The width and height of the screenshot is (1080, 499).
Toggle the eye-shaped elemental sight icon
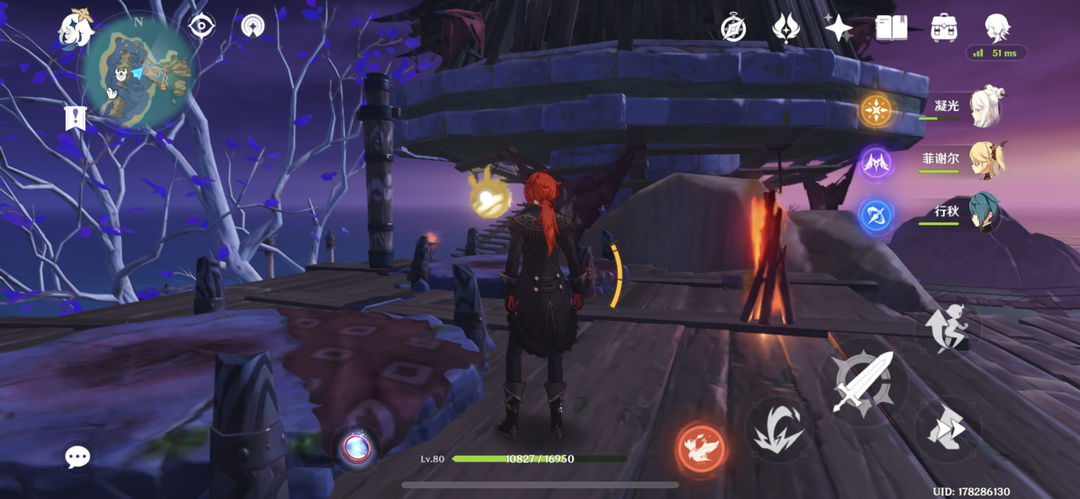202,27
